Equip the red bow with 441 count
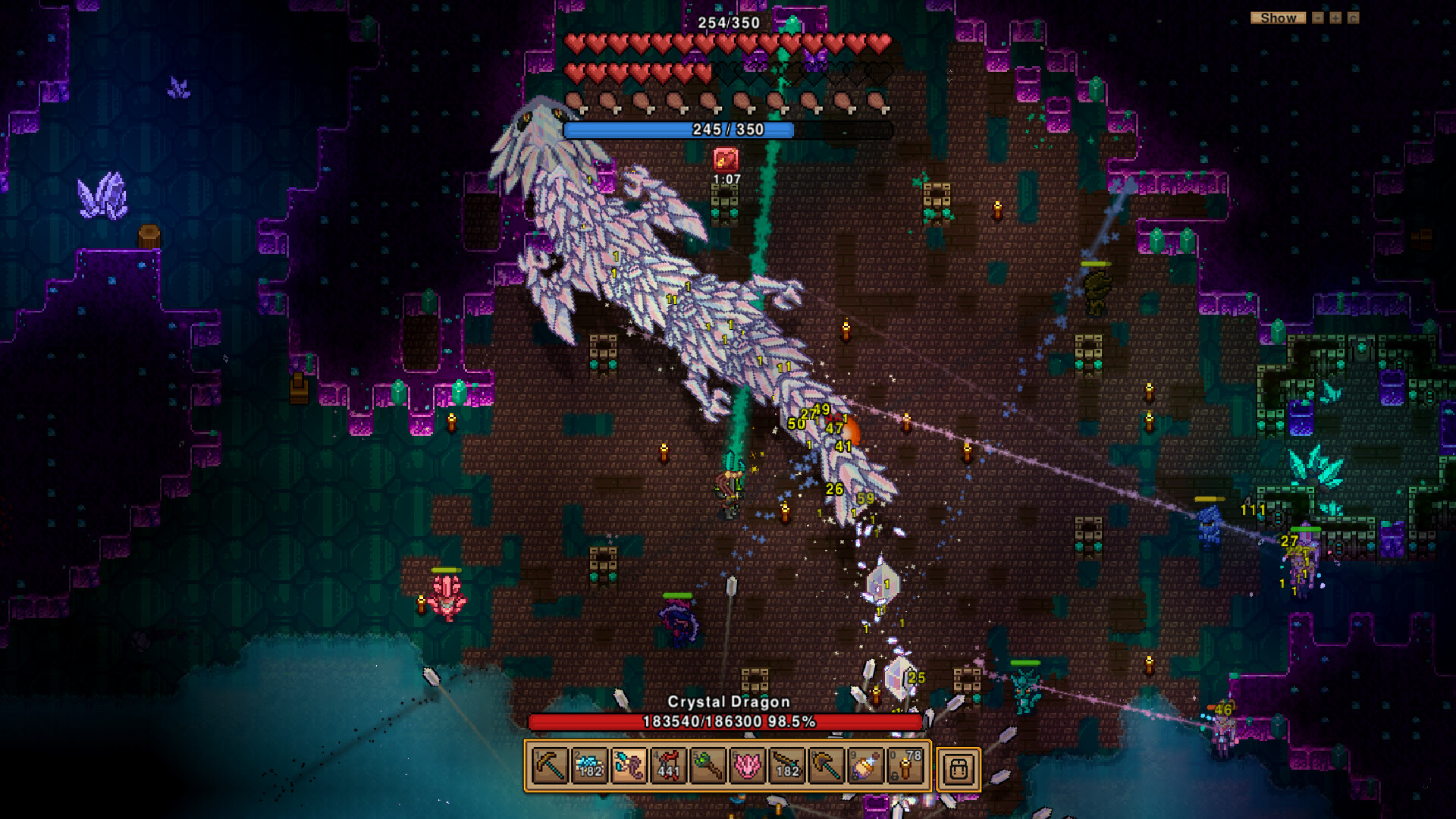 click(x=668, y=767)
